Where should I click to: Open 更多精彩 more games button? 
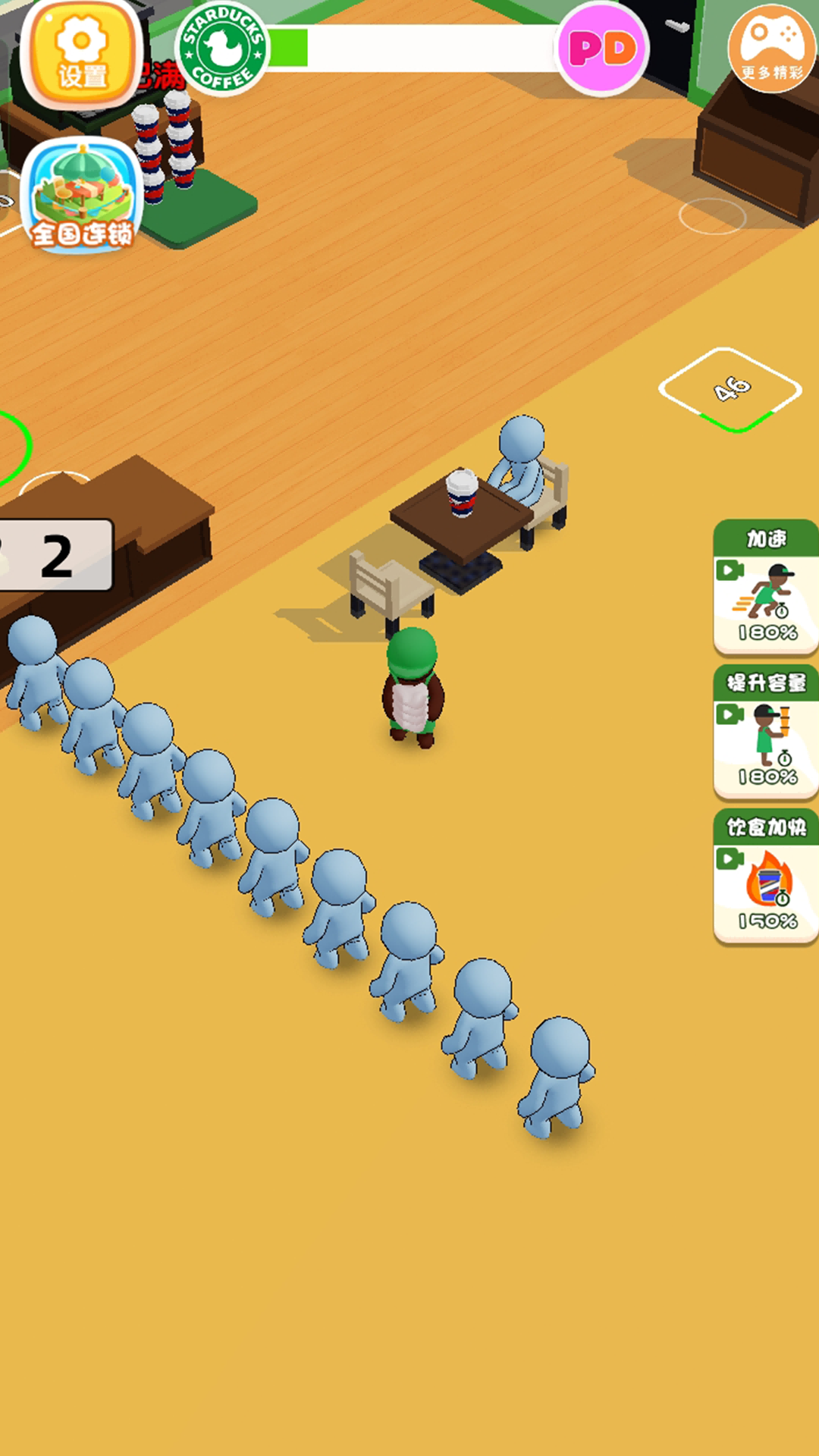click(772, 47)
